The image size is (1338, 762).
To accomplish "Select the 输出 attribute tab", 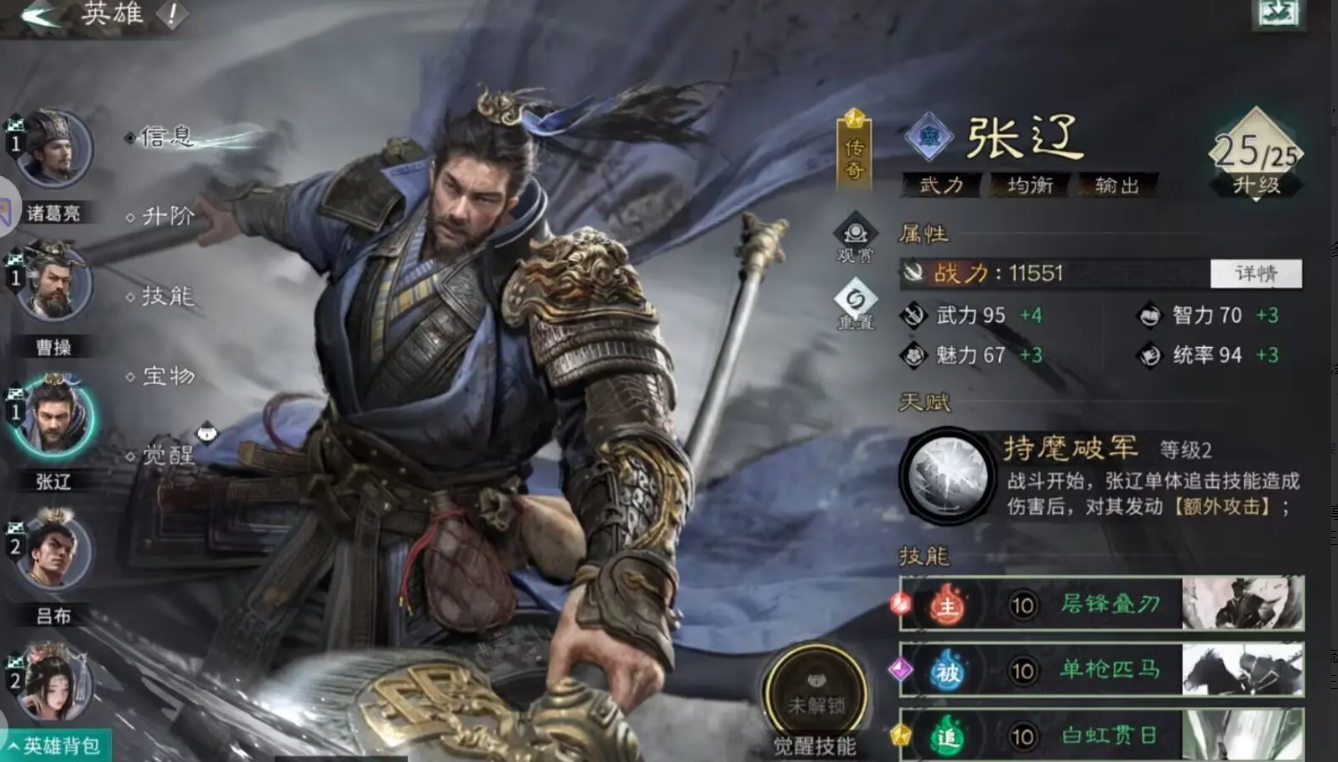I will coord(1116,185).
